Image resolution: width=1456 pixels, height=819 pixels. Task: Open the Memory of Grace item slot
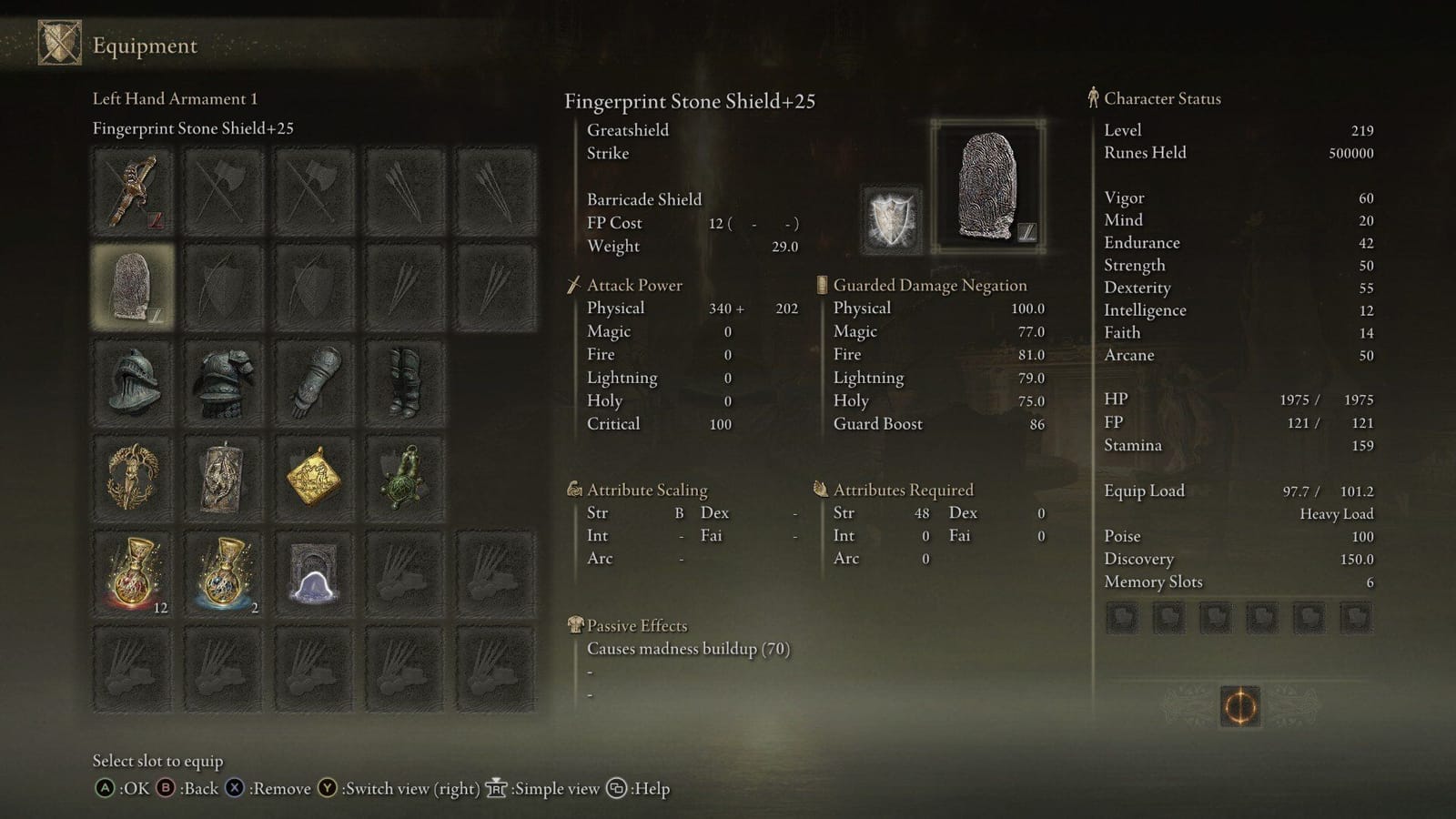click(x=314, y=571)
